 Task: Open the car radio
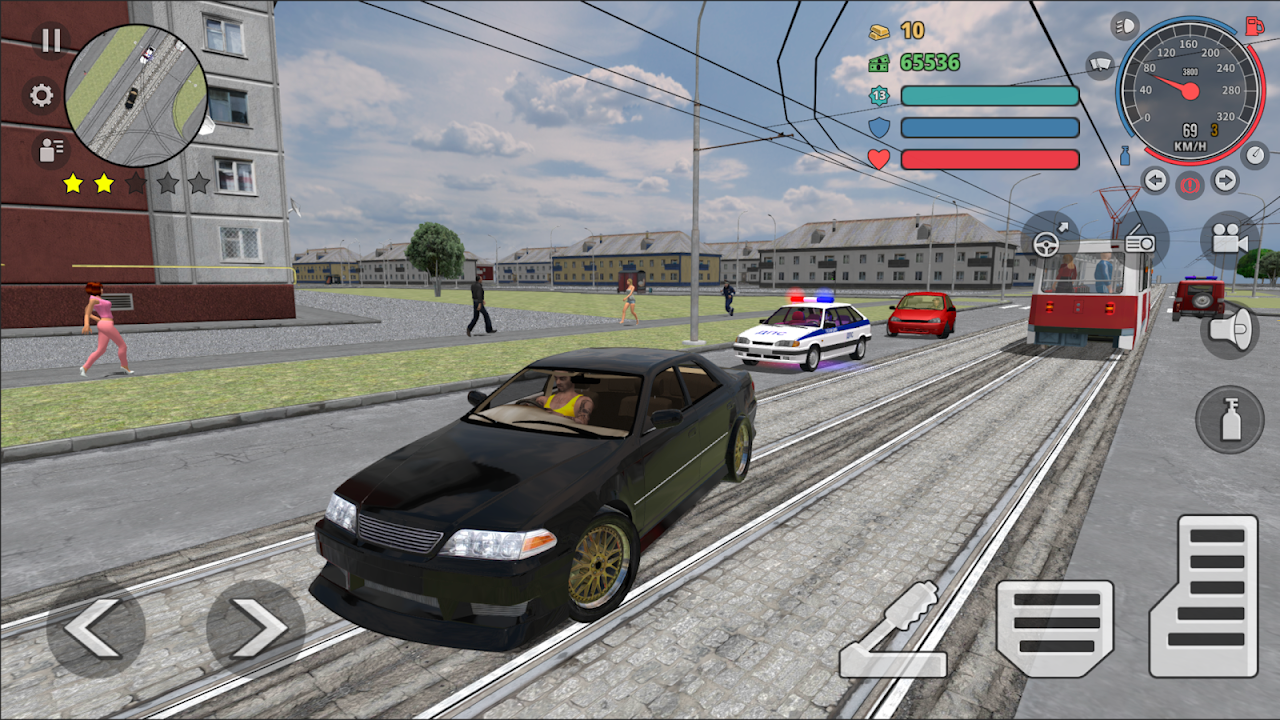[1141, 240]
